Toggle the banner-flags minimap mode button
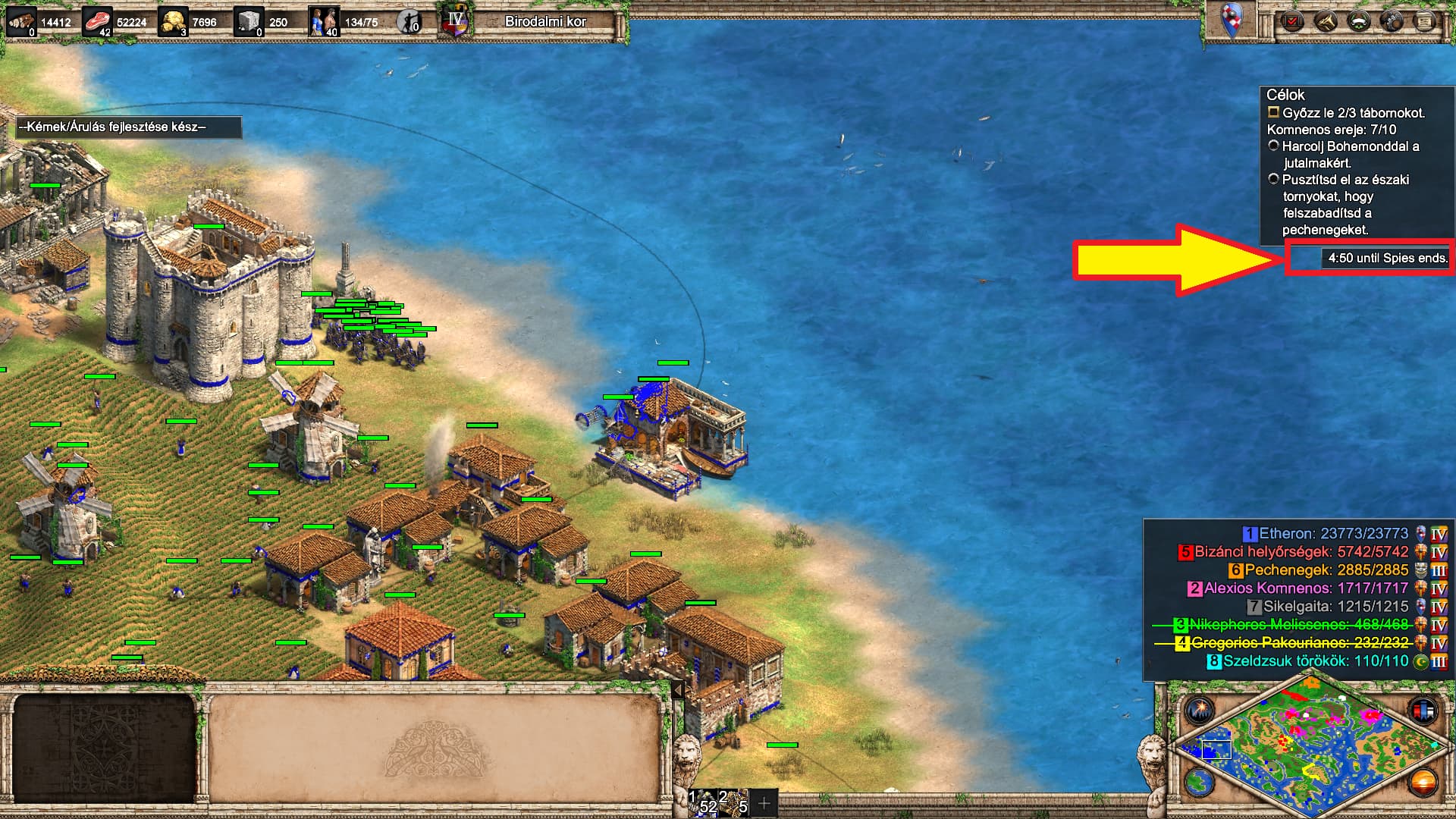This screenshot has width=1456, height=819. (1423, 710)
